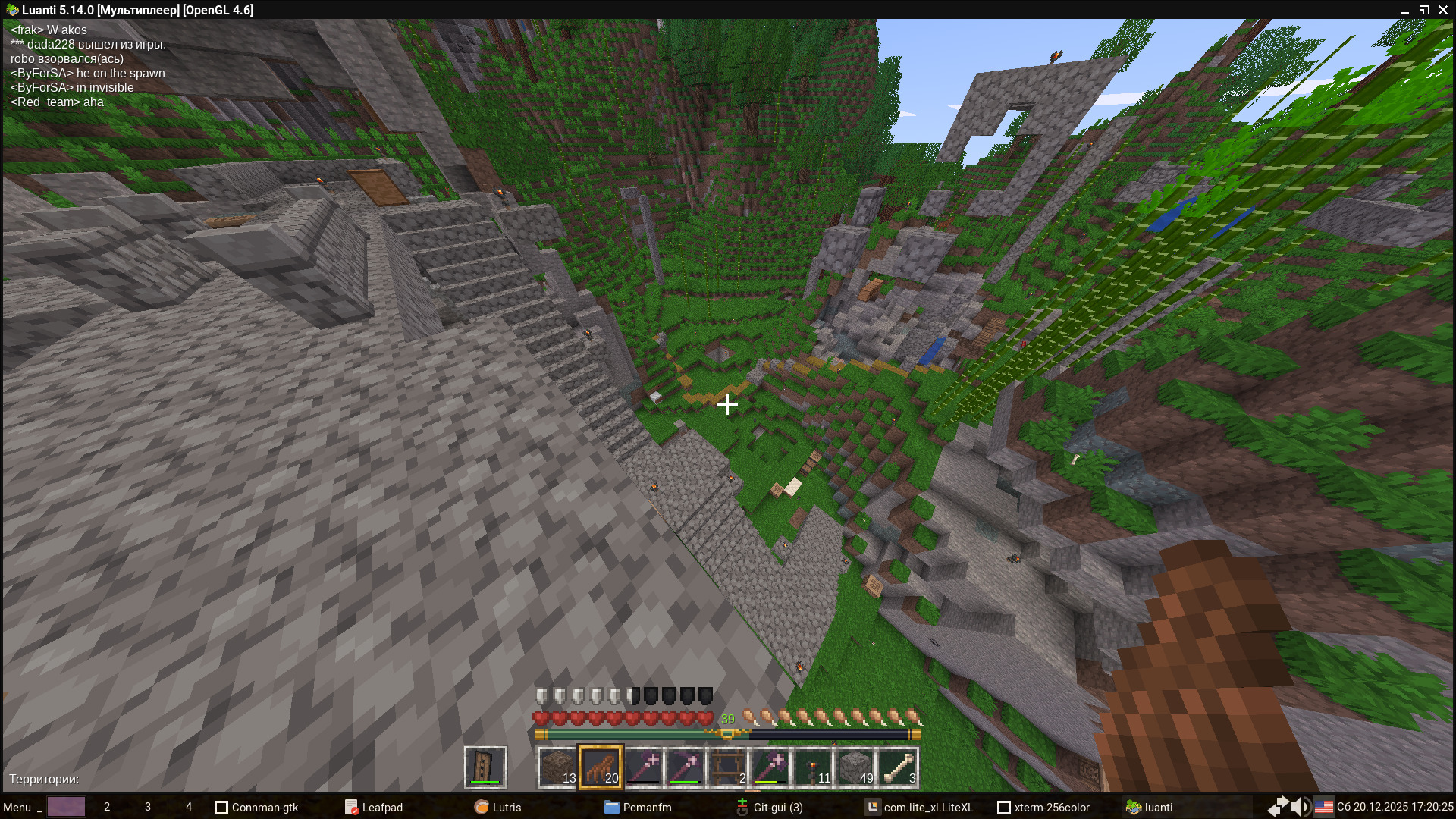Select the ladder hotbar slot
Screen dimensions: 1456x819
(x=728, y=767)
